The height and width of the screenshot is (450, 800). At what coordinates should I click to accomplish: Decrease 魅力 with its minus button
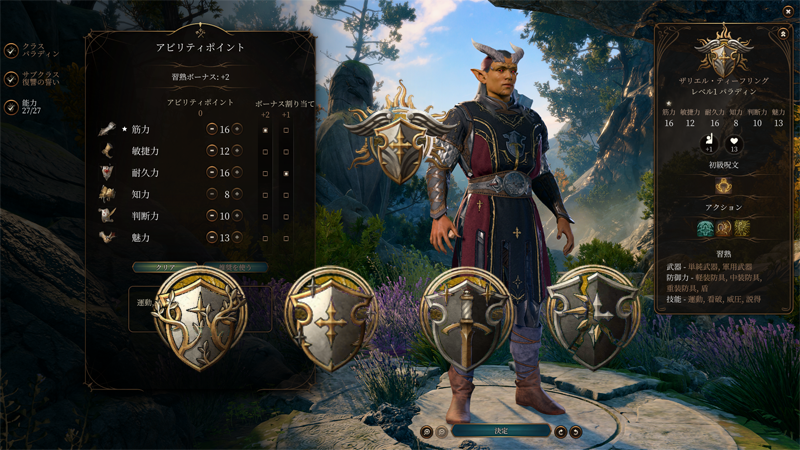(211, 237)
